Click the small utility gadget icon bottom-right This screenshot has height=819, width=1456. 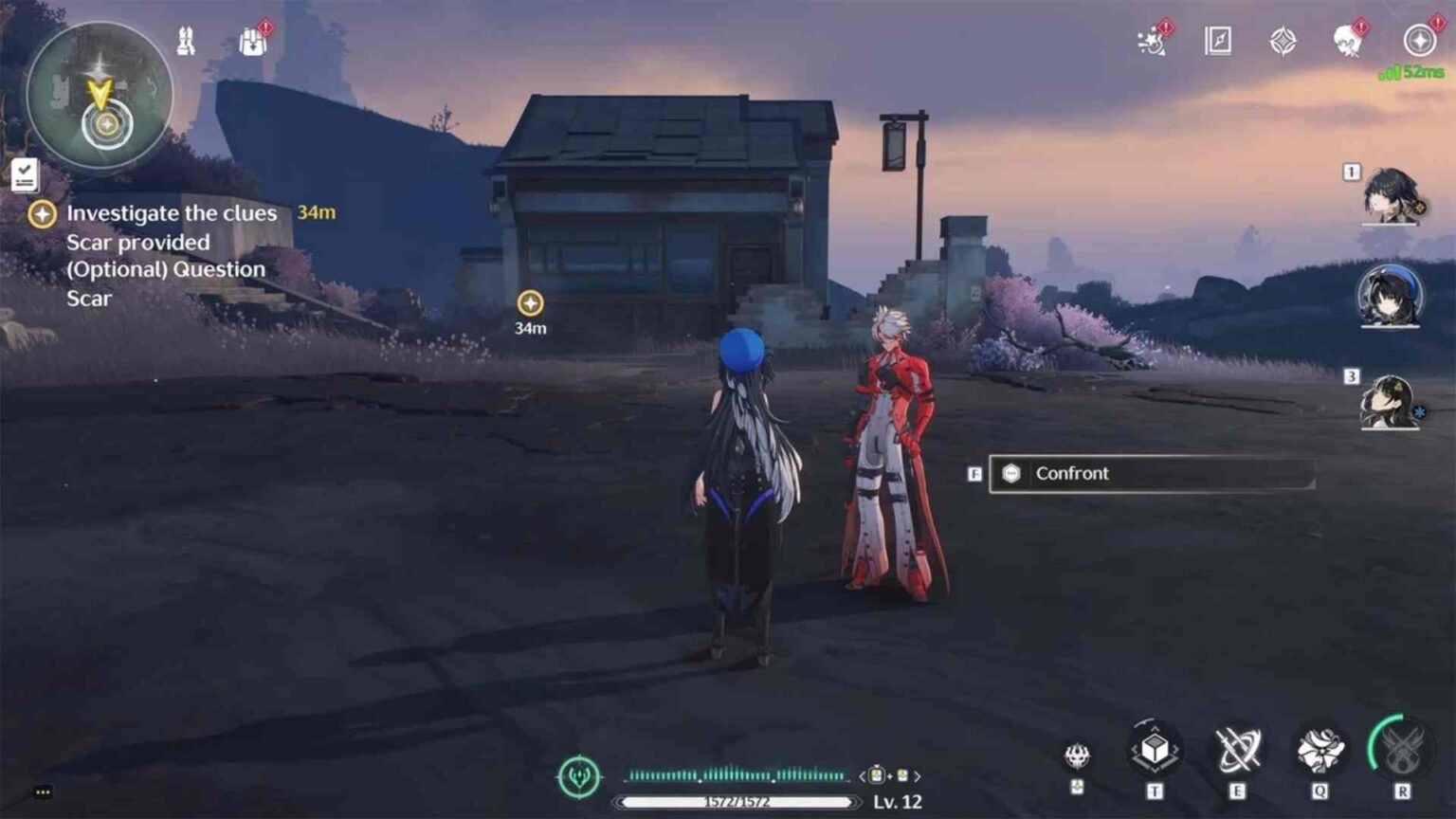tap(1076, 754)
